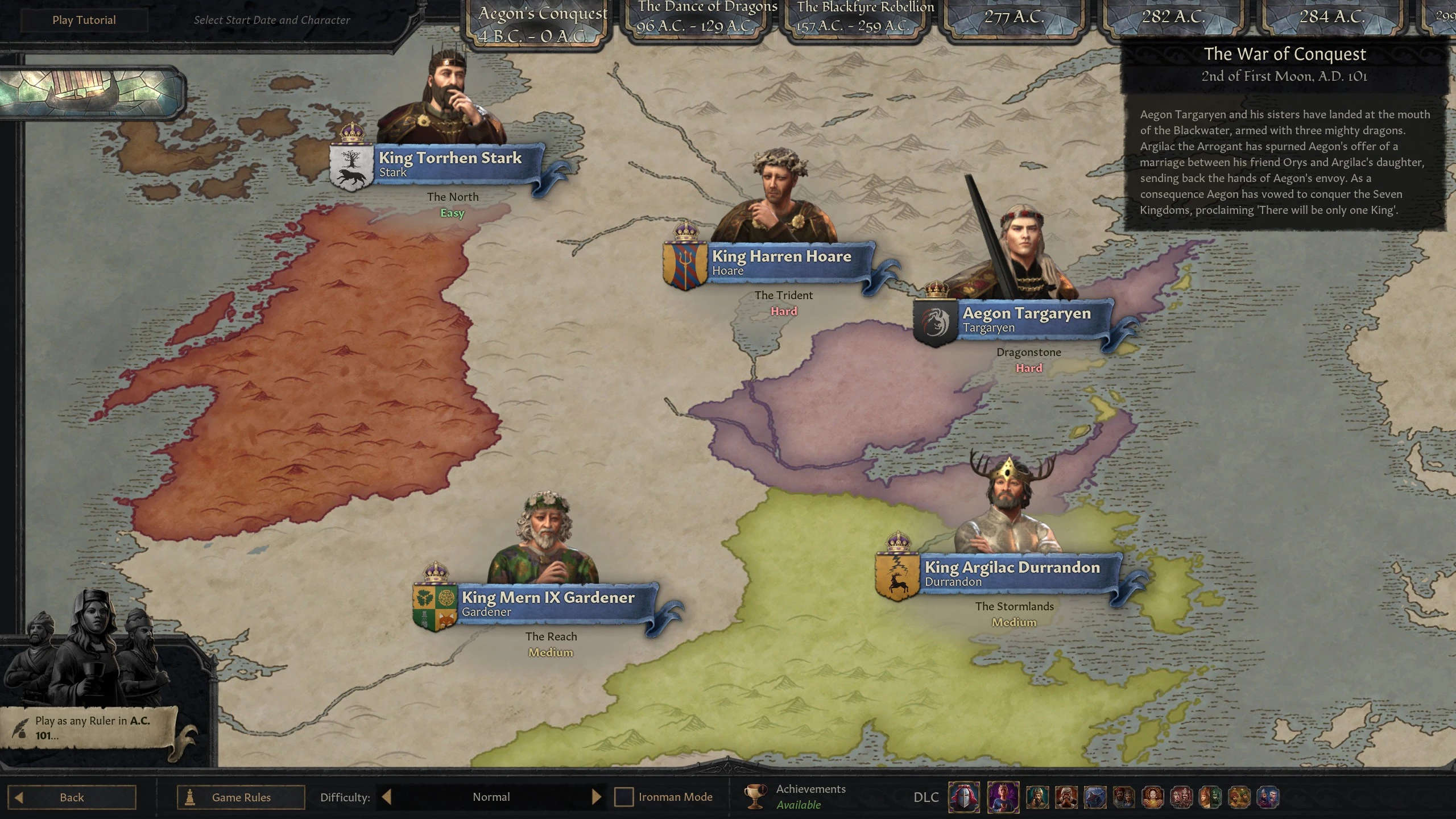The image size is (1456, 819).
Task: Enable Ironman Mode
Action: [624, 797]
